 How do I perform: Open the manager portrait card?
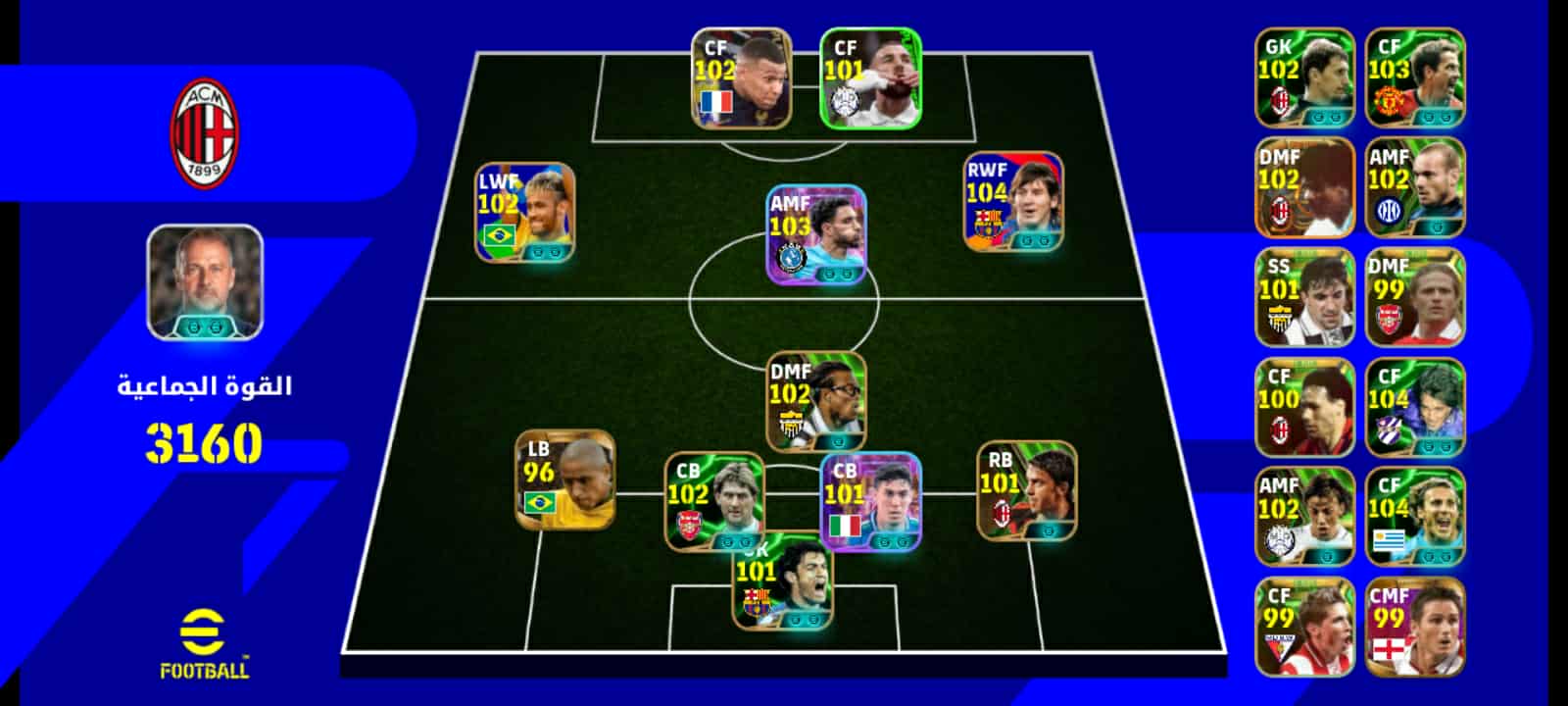pos(205,282)
